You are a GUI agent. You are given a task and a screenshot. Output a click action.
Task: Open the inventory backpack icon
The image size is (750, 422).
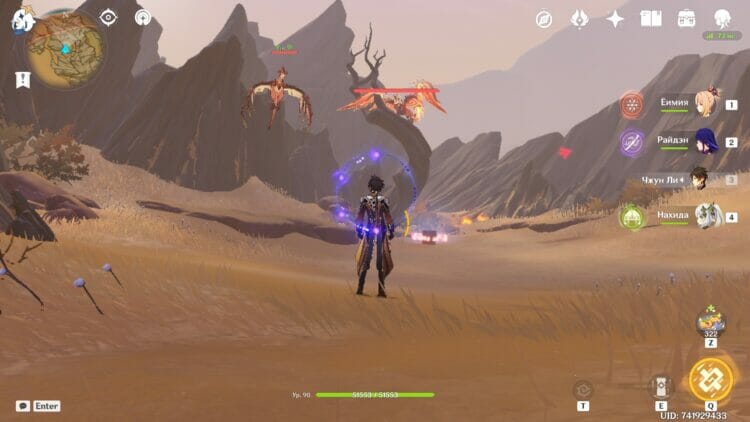pyautogui.click(x=686, y=19)
